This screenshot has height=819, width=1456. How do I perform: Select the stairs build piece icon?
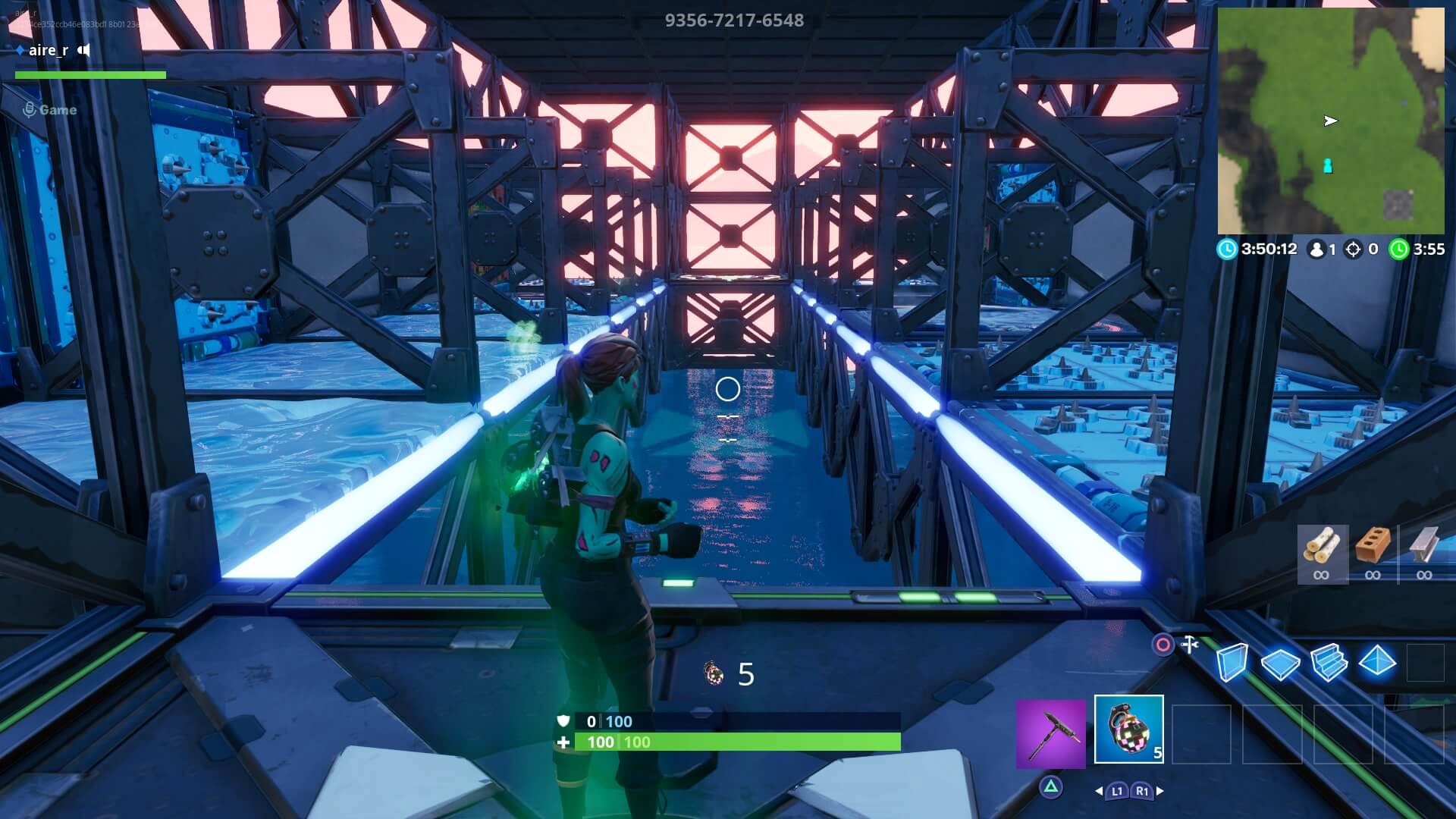(1327, 662)
